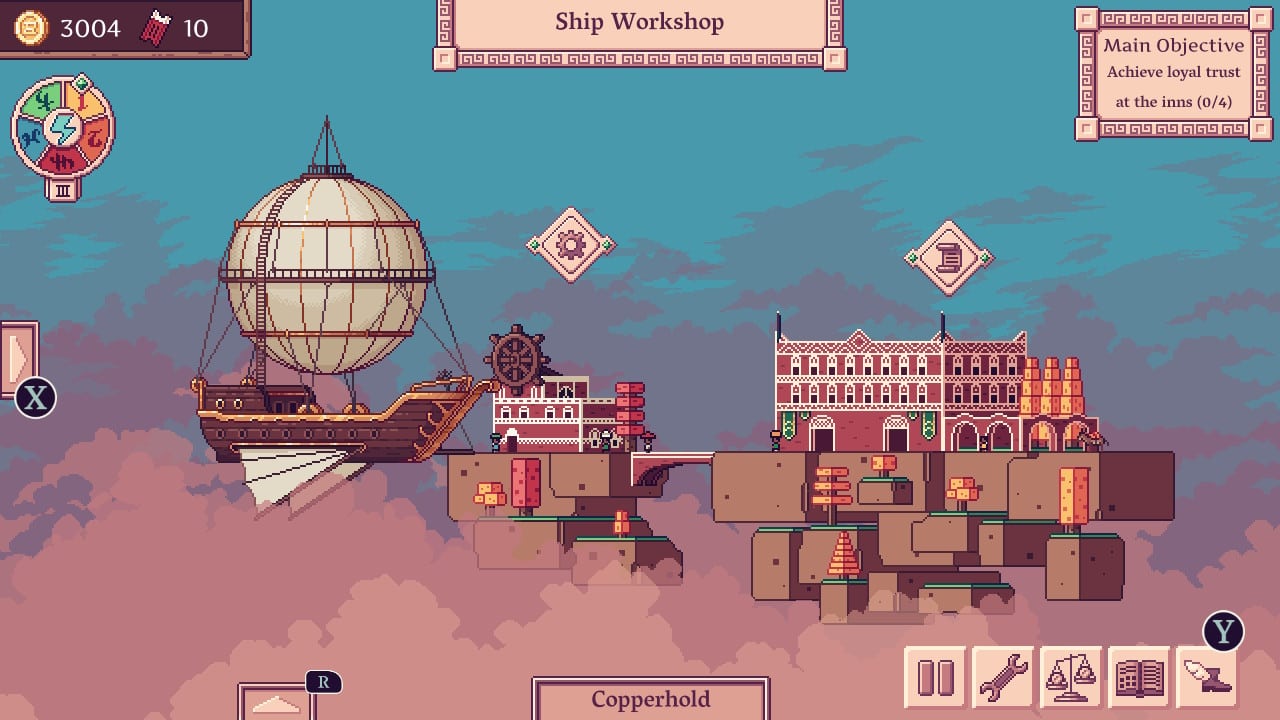Select the Ship Workshop title banner

(x=639, y=22)
